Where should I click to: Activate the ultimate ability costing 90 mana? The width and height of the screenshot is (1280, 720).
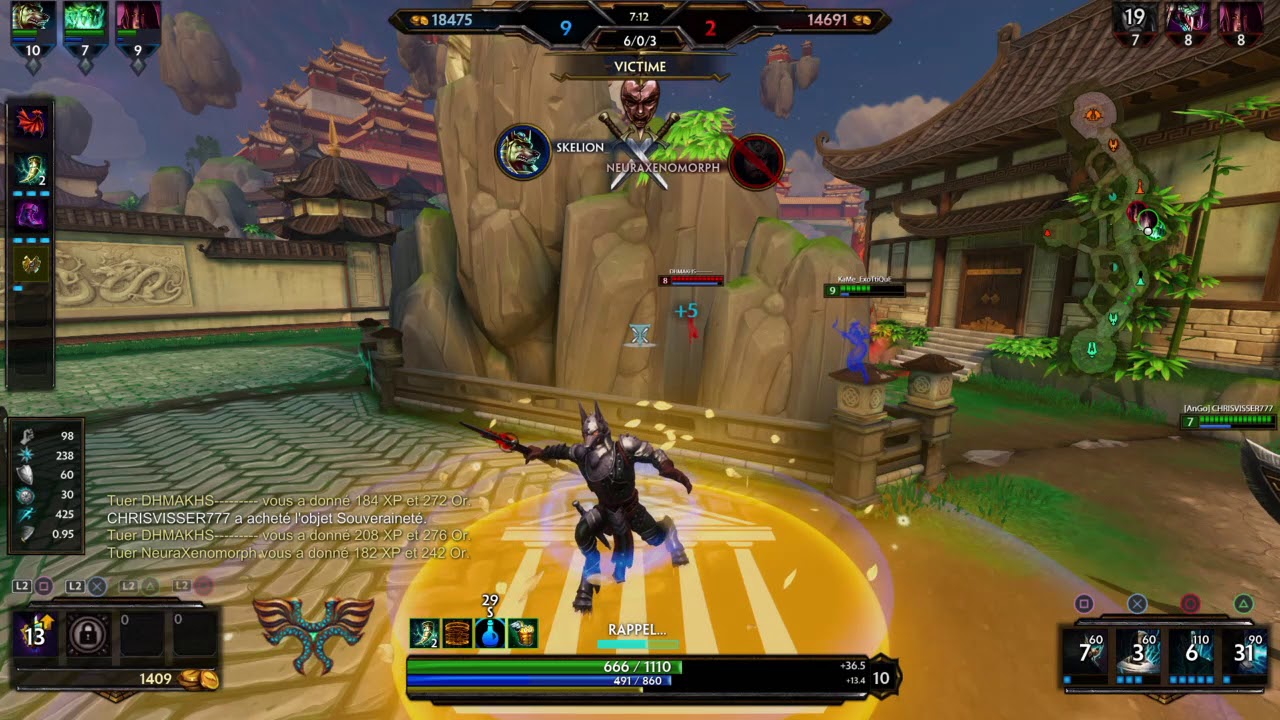click(x=1243, y=653)
